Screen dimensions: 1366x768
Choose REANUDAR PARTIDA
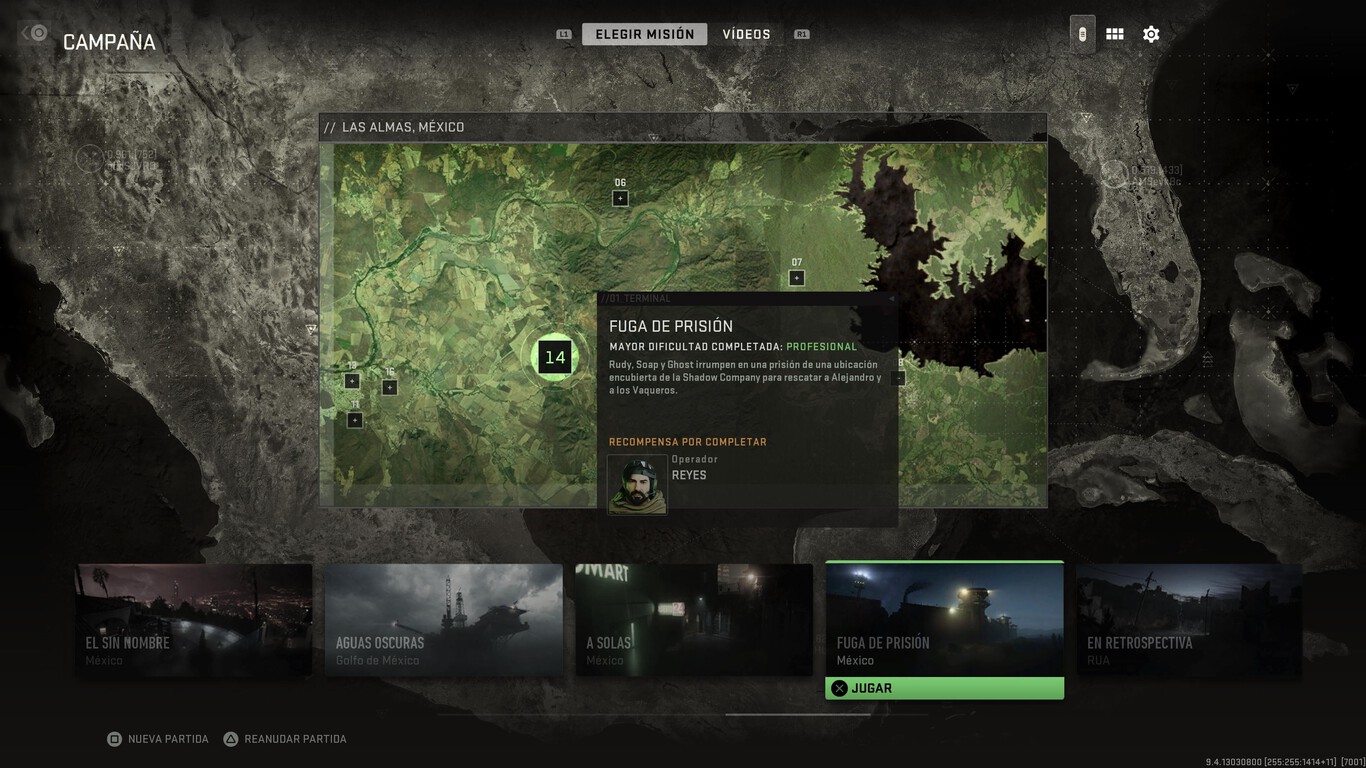tap(285, 738)
